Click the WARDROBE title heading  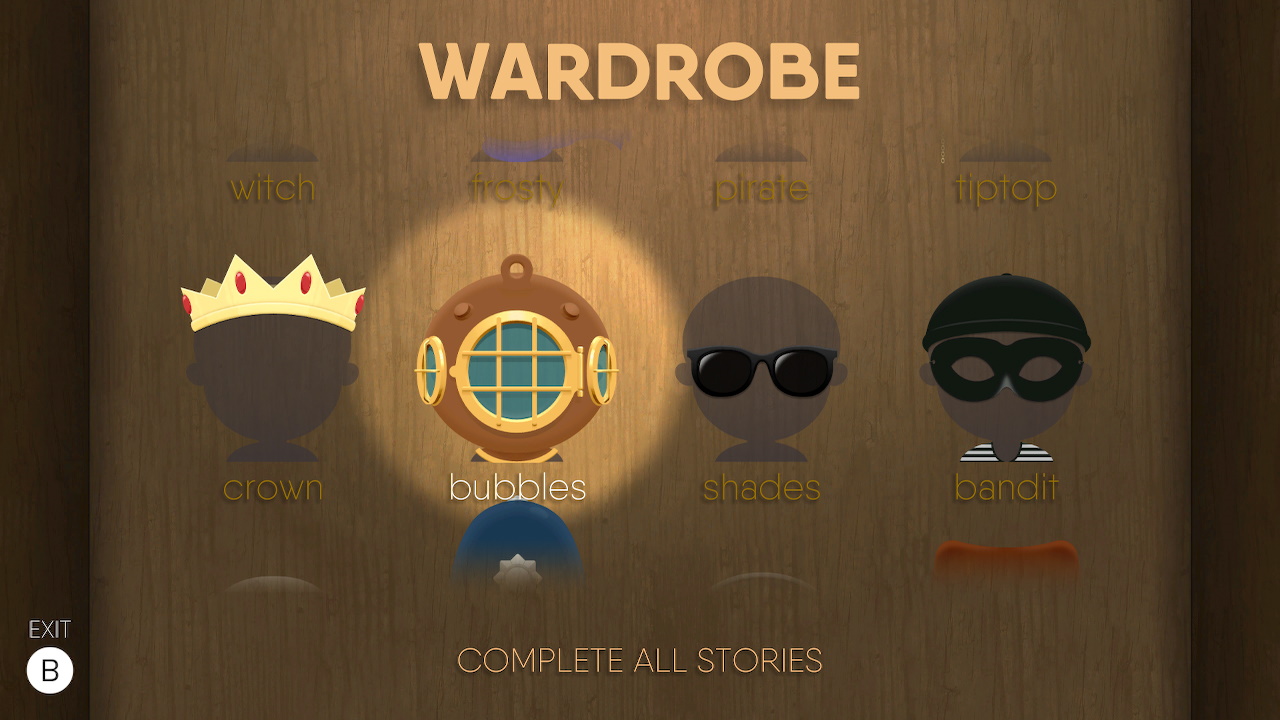(639, 70)
